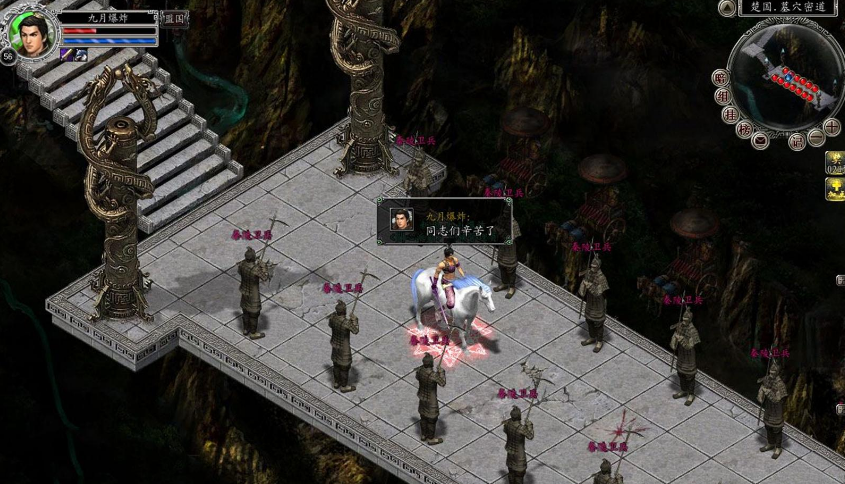
Task: Click the 记 button below the minimap
Action: 797,141
